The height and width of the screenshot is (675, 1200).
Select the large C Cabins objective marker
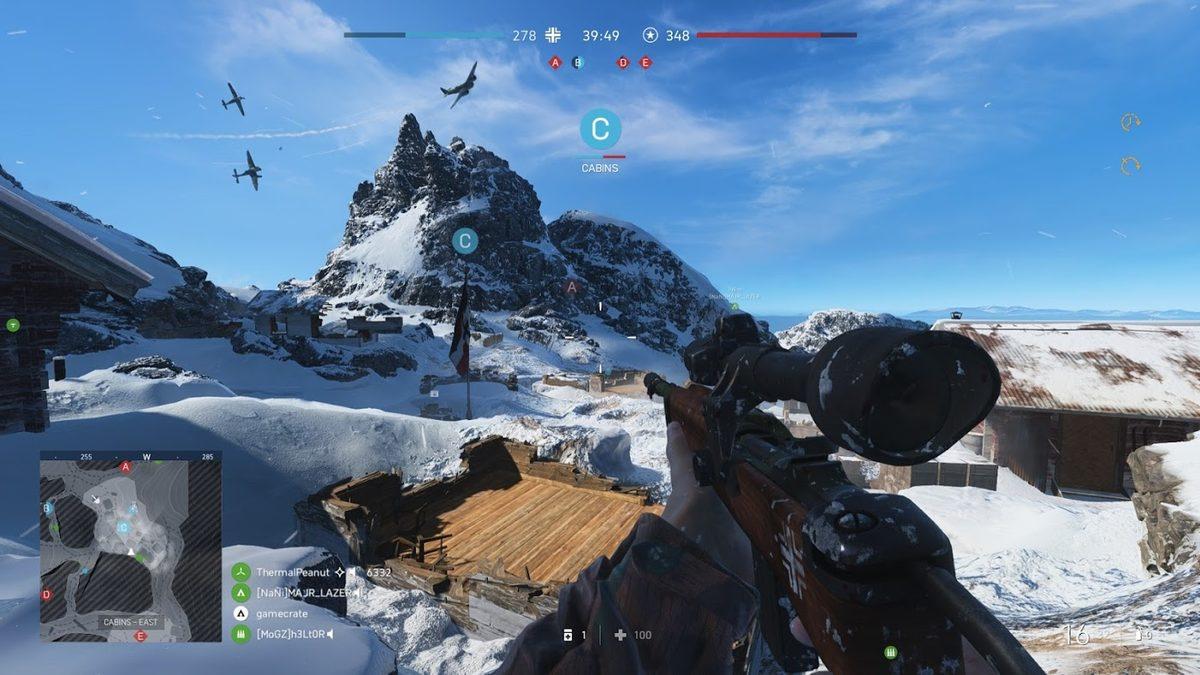click(600, 129)
